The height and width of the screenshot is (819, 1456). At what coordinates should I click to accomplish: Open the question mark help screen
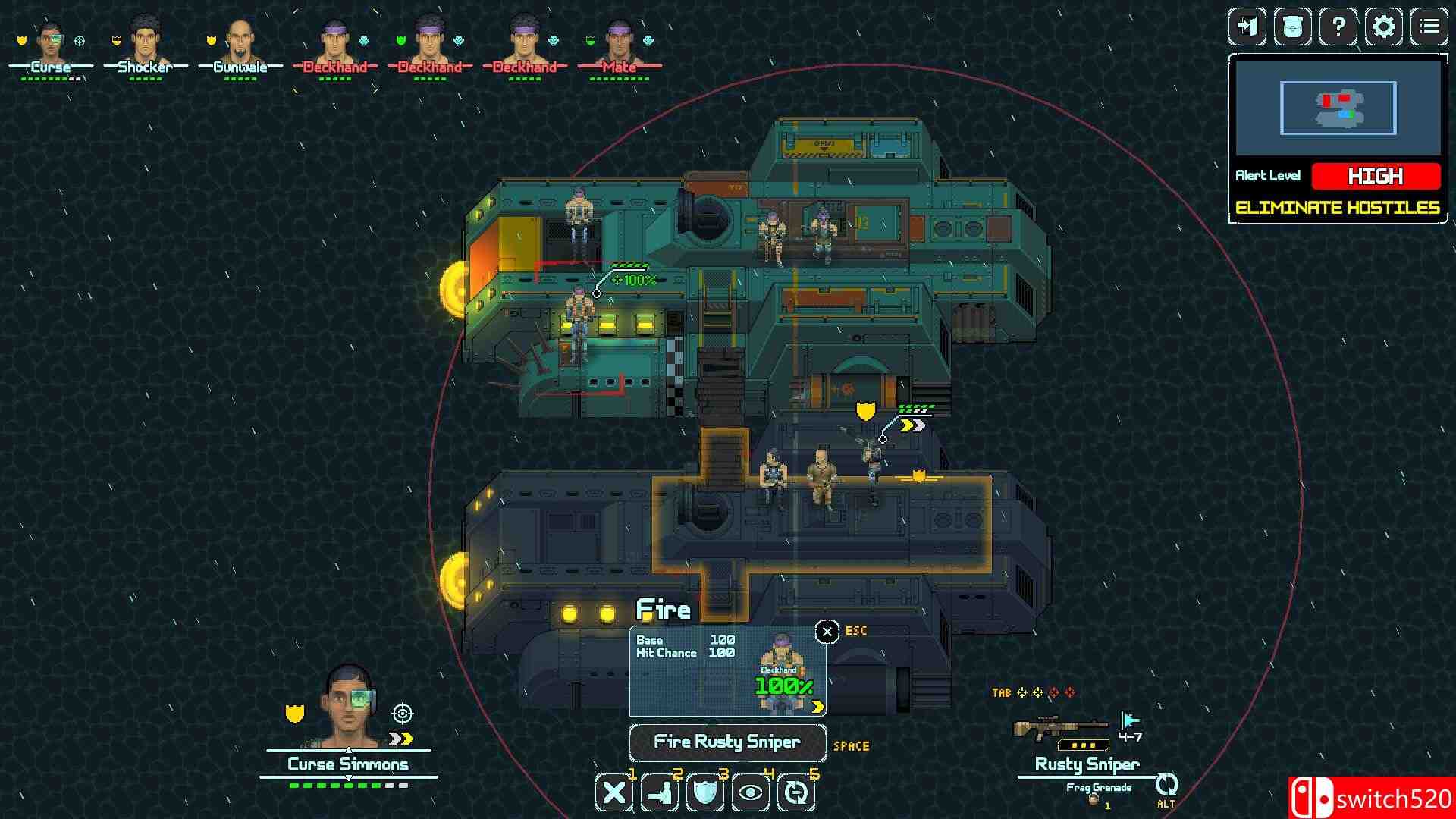pyautogui.click(x=1338, y=27)
